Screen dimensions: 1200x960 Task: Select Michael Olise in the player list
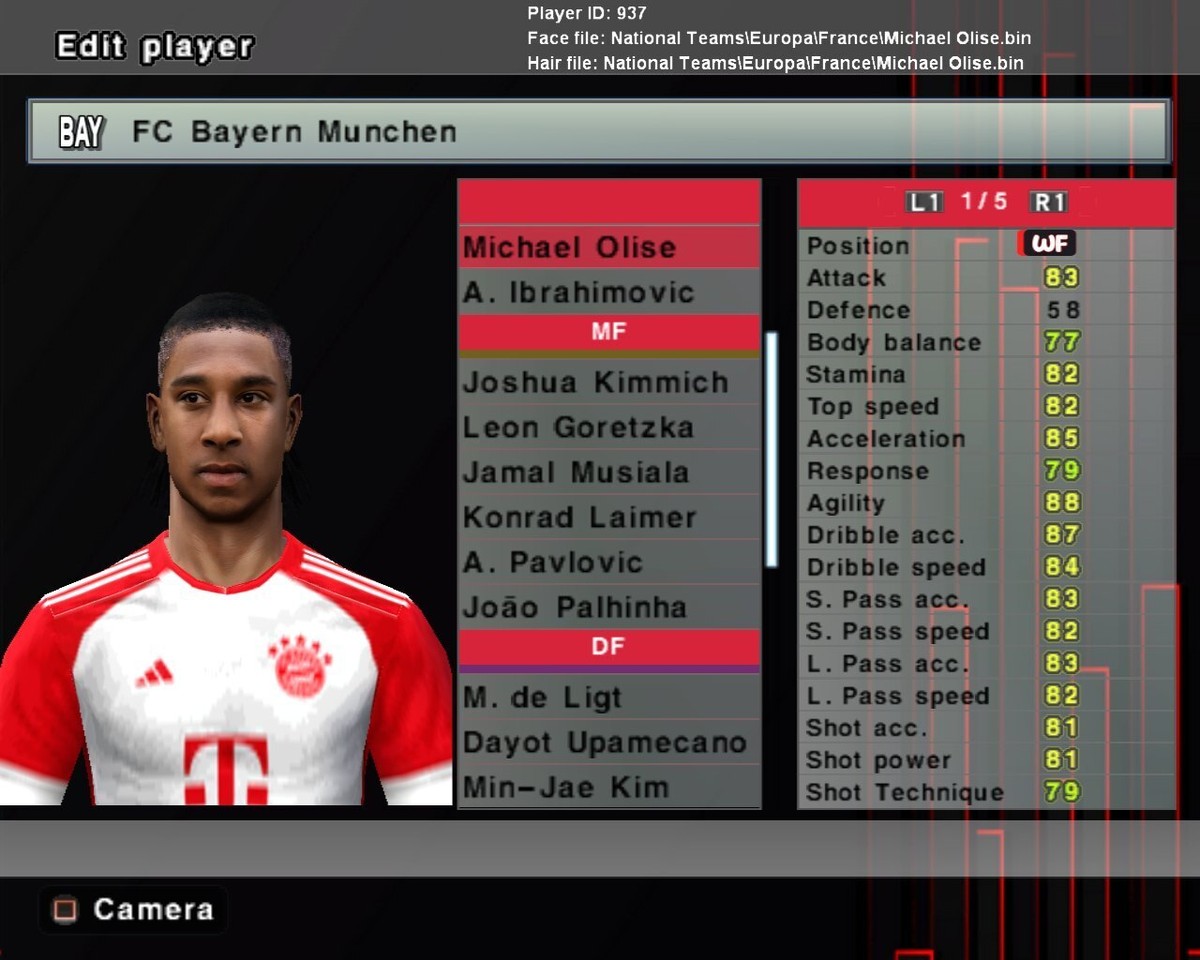pos(608,247)
